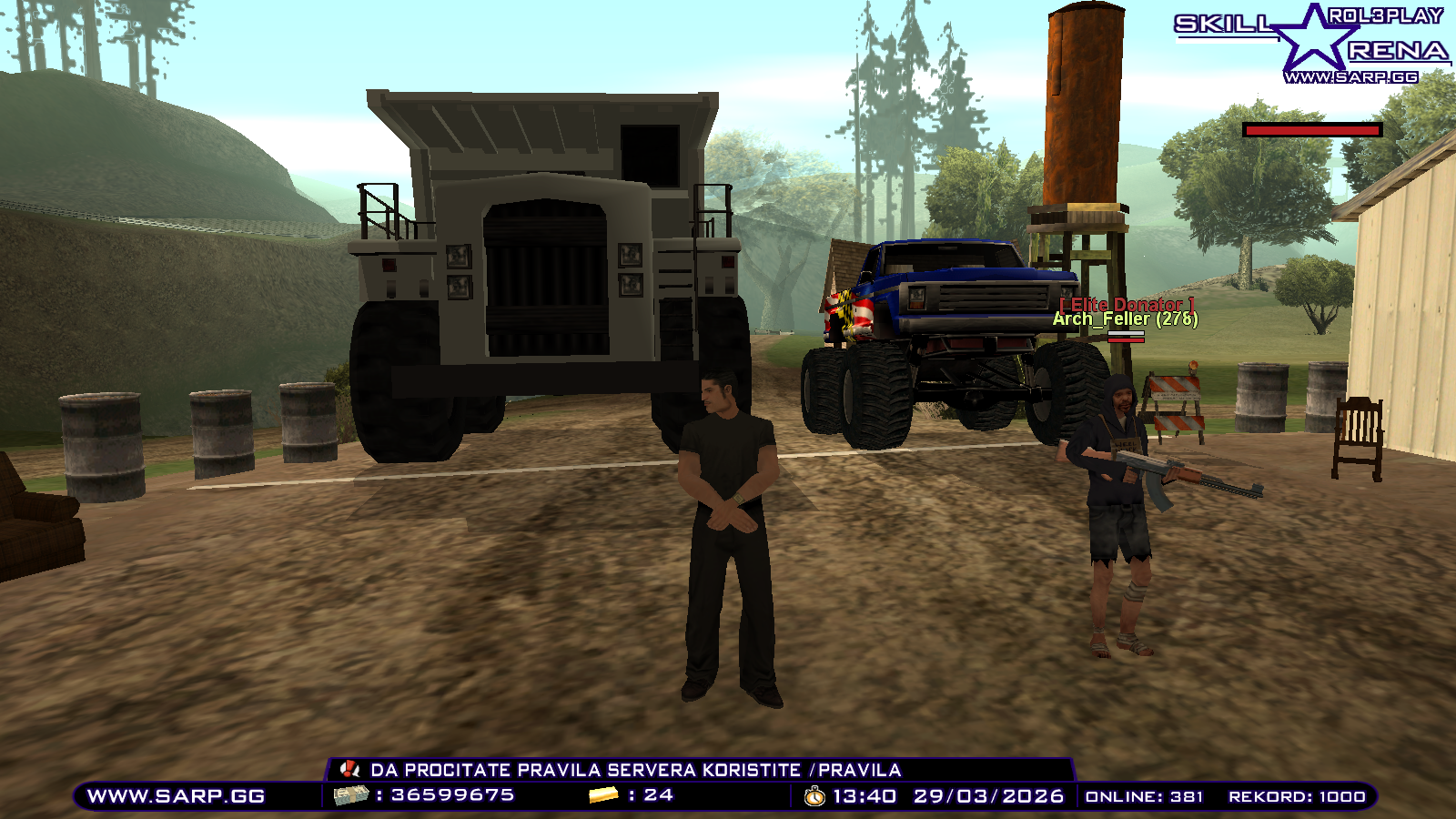Click the red health bar top right
This screenshot has height=819, width=1456.
tap(1311, 129)
